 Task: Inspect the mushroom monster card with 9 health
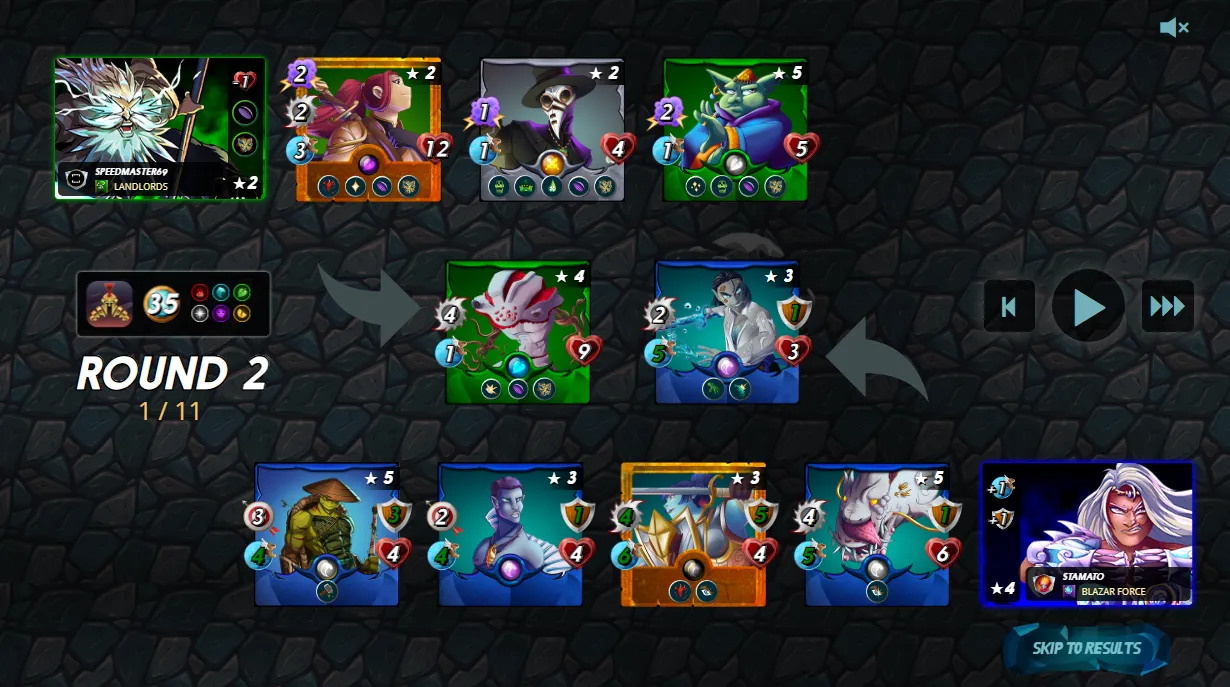[x=518, y=332]
